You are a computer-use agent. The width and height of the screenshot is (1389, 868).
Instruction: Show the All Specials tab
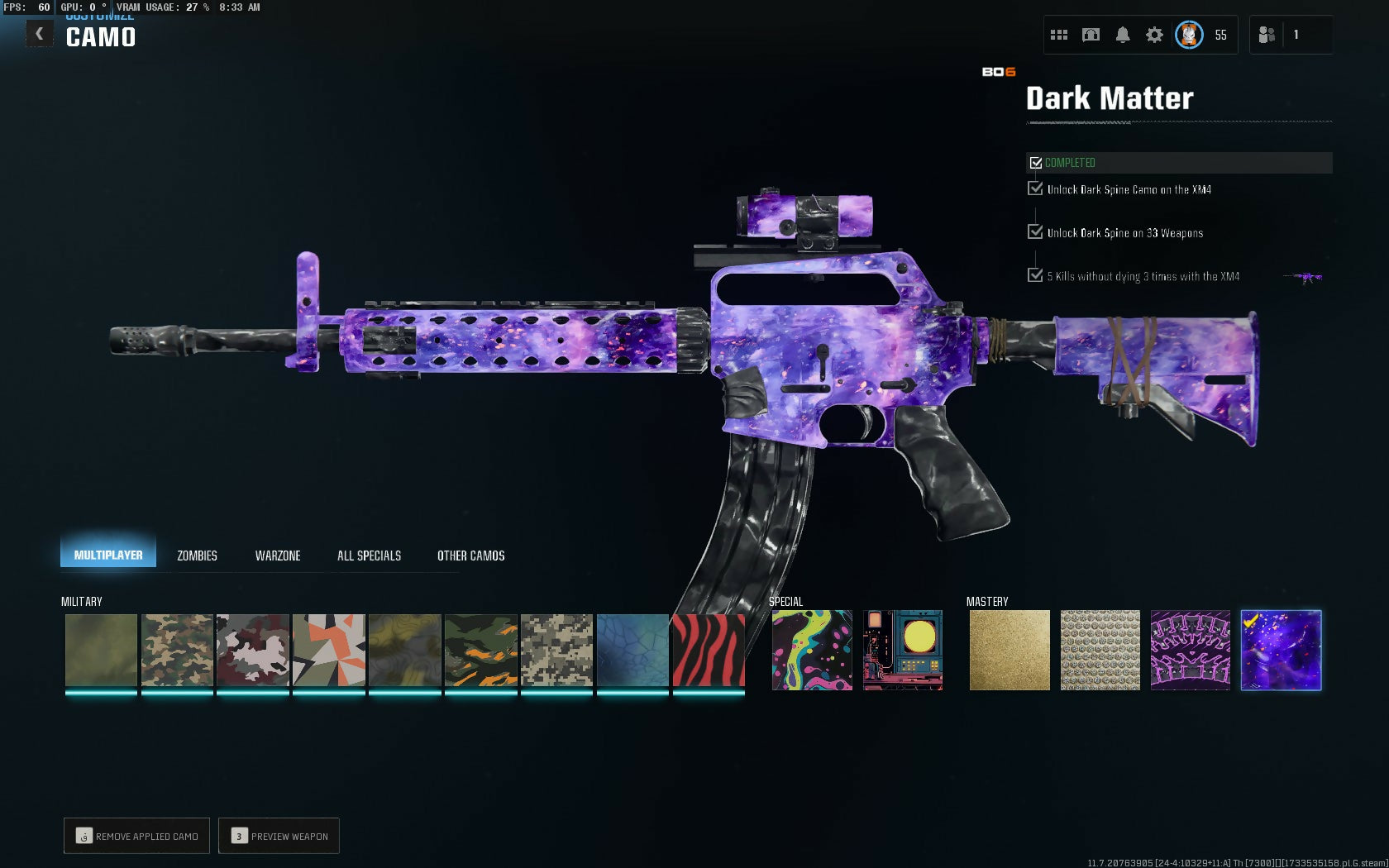pyautogui.click(x=369, y=556)
